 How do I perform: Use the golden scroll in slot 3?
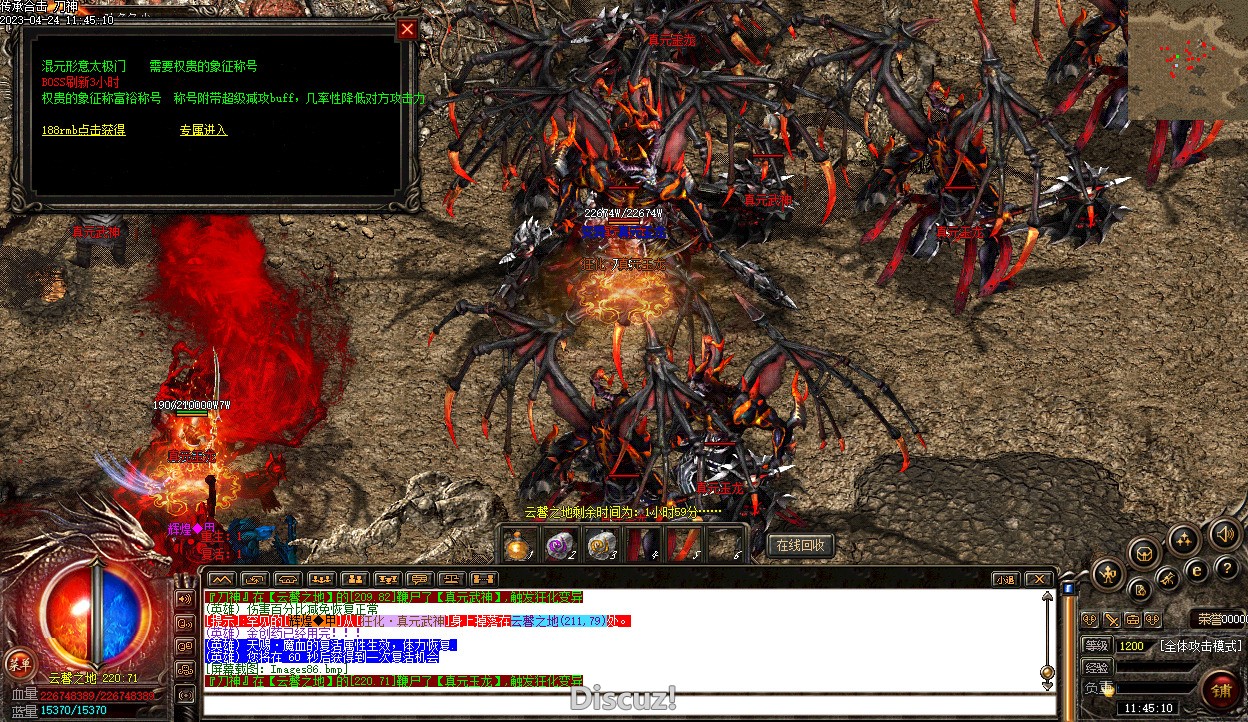(601, 546)
